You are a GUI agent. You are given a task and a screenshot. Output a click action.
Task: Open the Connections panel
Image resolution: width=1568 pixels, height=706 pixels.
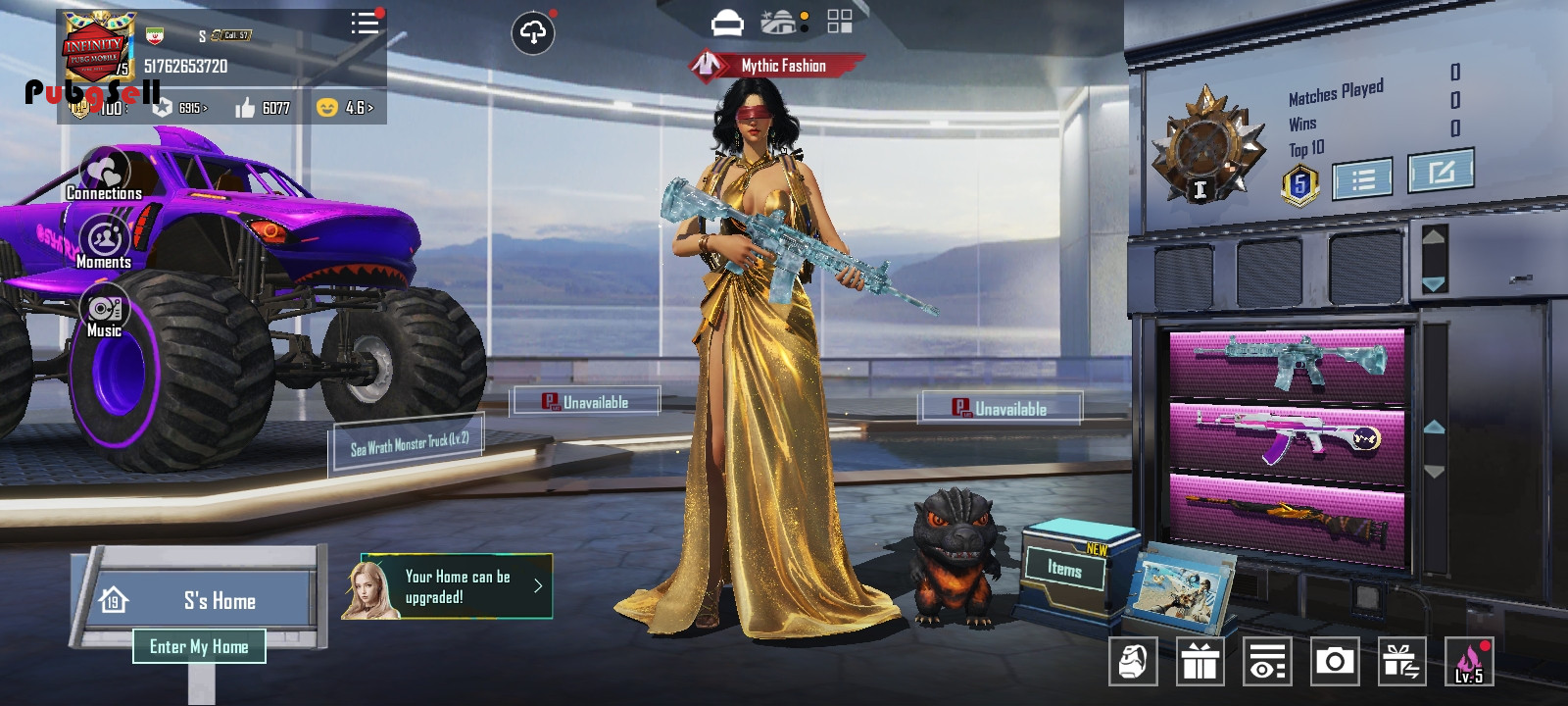pos(104,175)
